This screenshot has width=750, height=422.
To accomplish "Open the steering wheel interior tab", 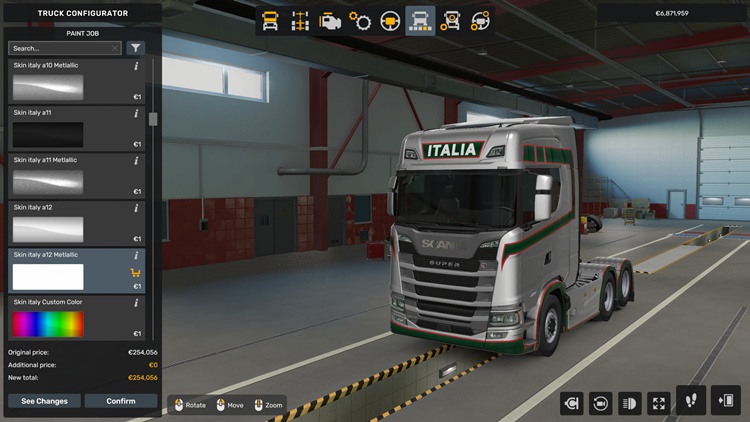I will coord(390,20).
